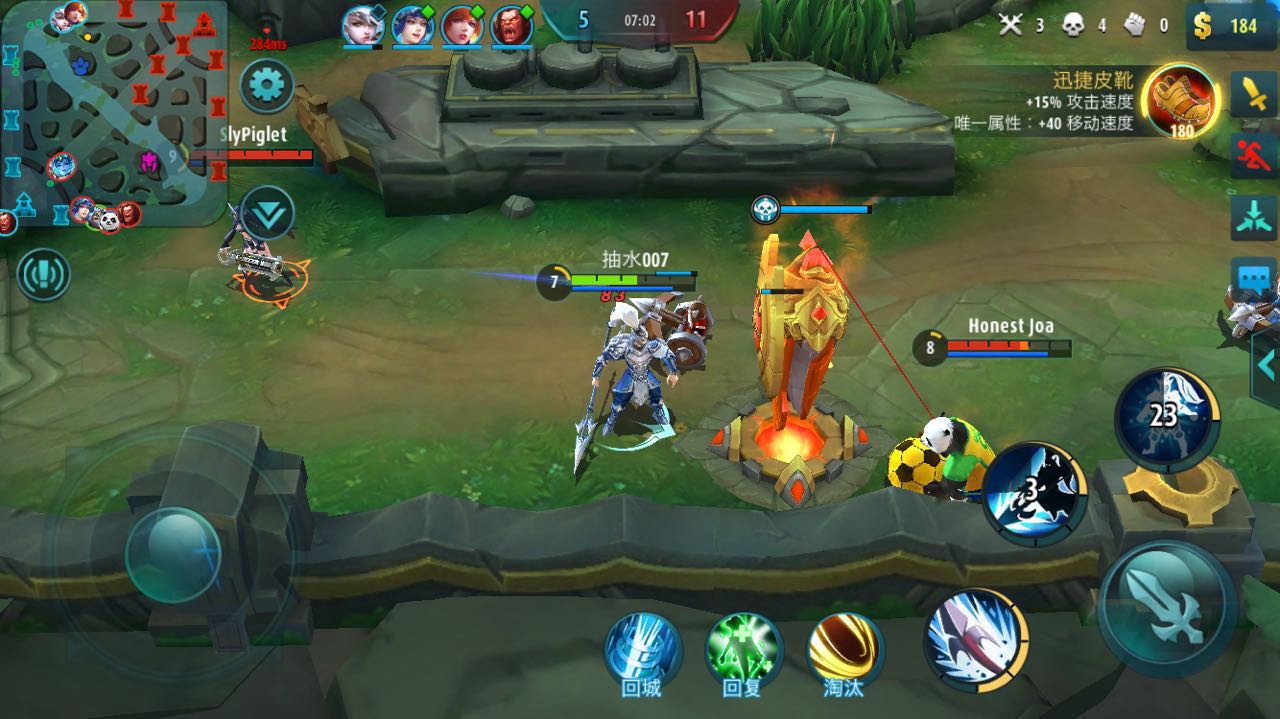The height and width of the screenshot is (719, 1280).
Task: Activate the ultimate skill showing cooldown 23
Action: pyautogui.click(x=1165, y=418)
